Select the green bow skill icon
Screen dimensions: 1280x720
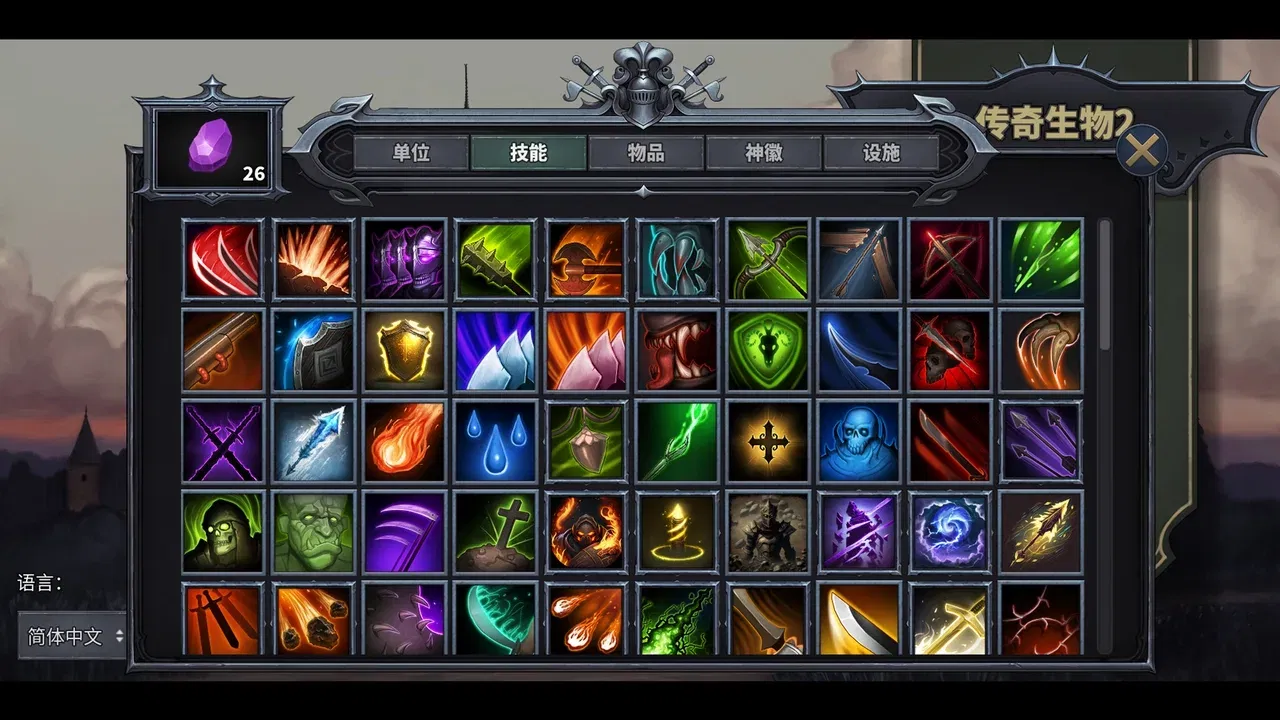coord(768,260)
